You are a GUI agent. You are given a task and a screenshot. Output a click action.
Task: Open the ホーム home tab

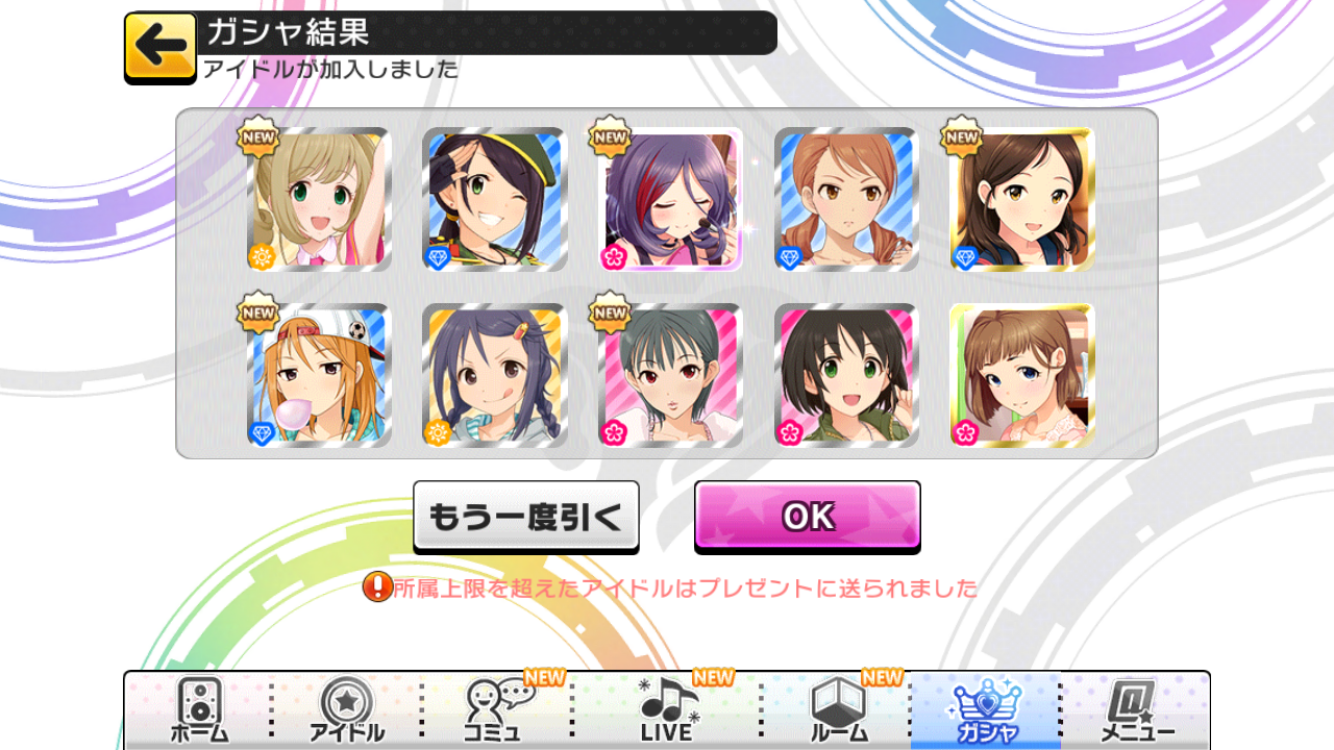click(x=198, y=710)
